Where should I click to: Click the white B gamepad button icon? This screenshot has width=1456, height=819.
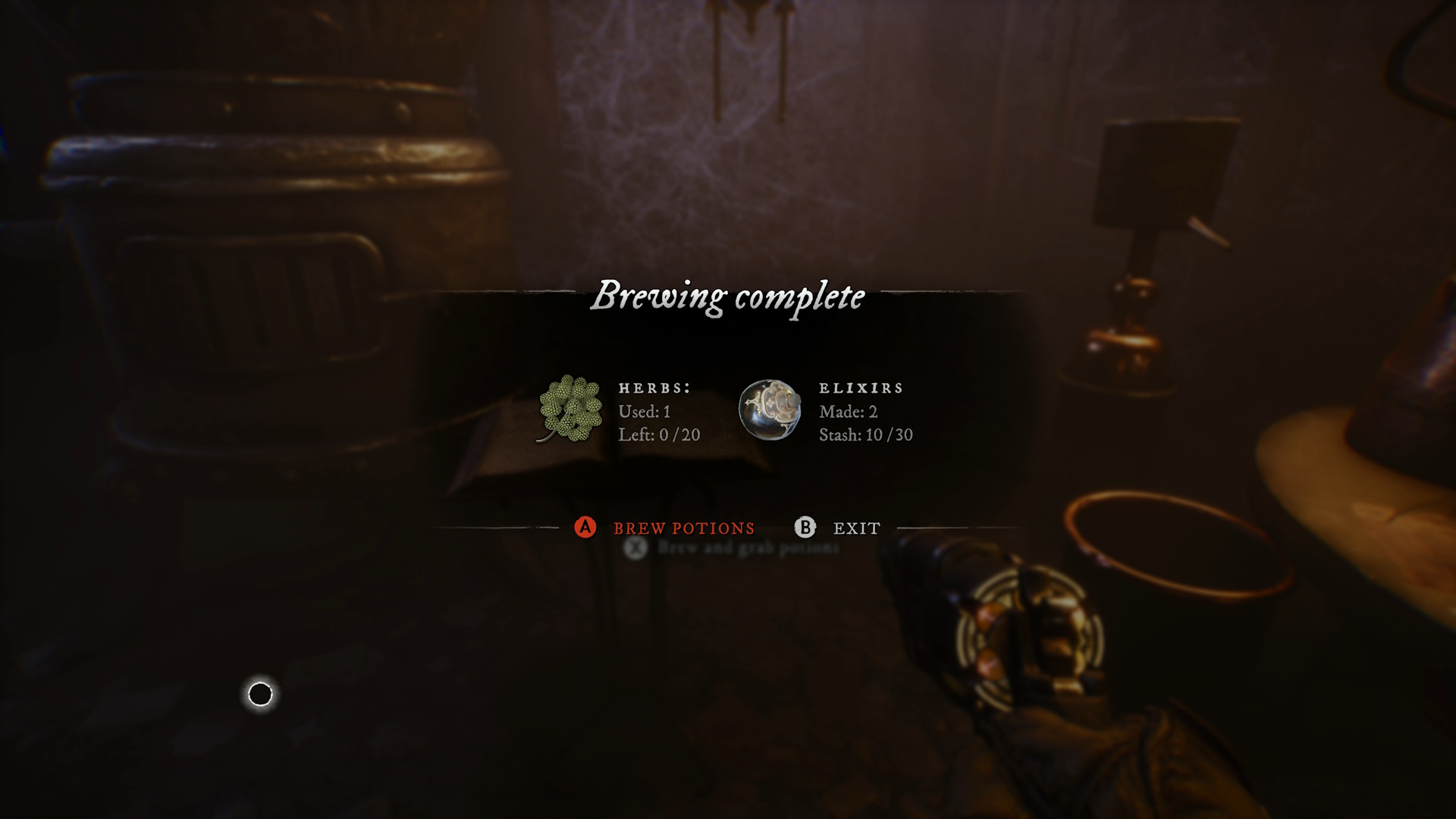click(805, 527)
